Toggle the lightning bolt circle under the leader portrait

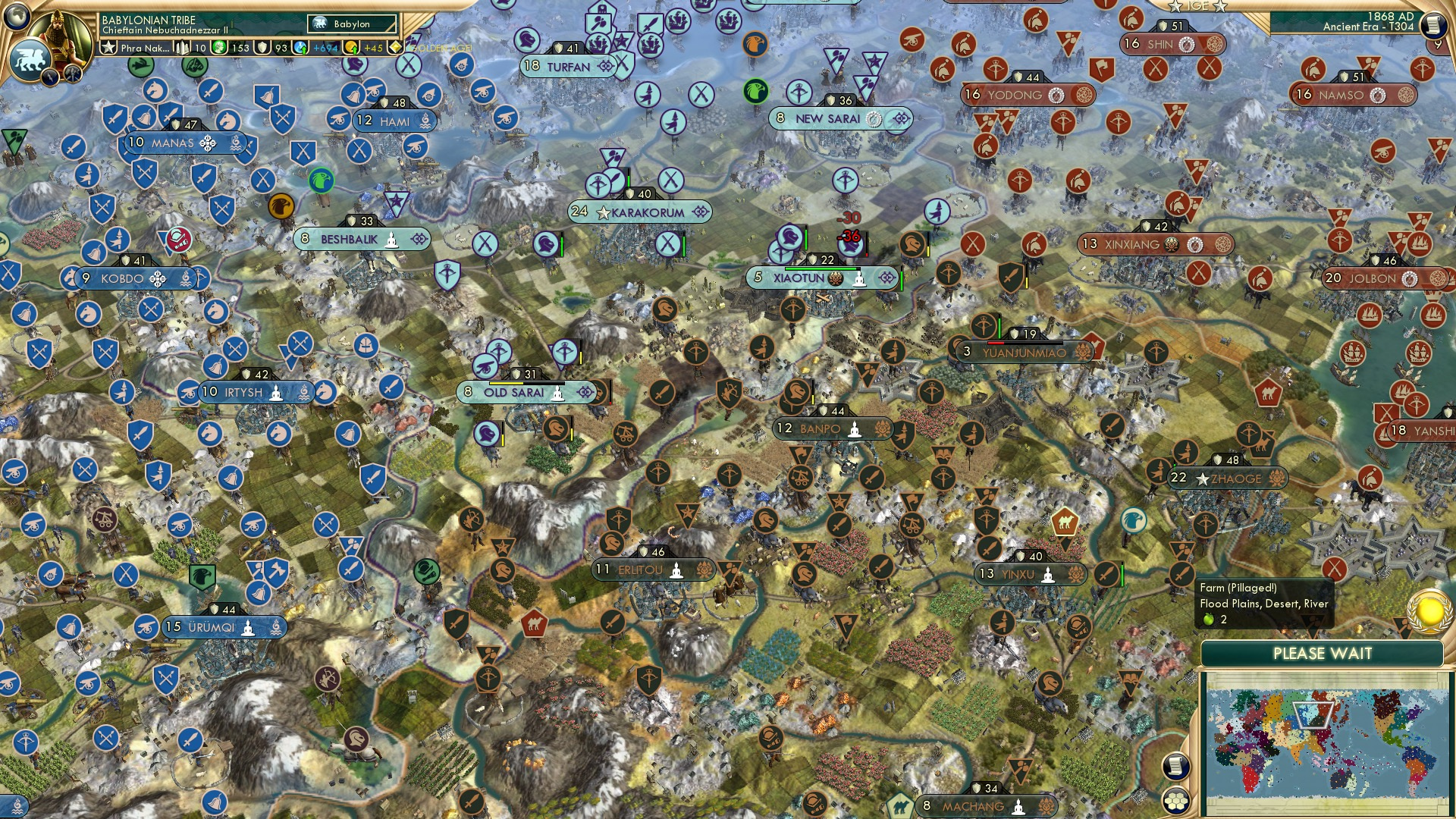50,78
